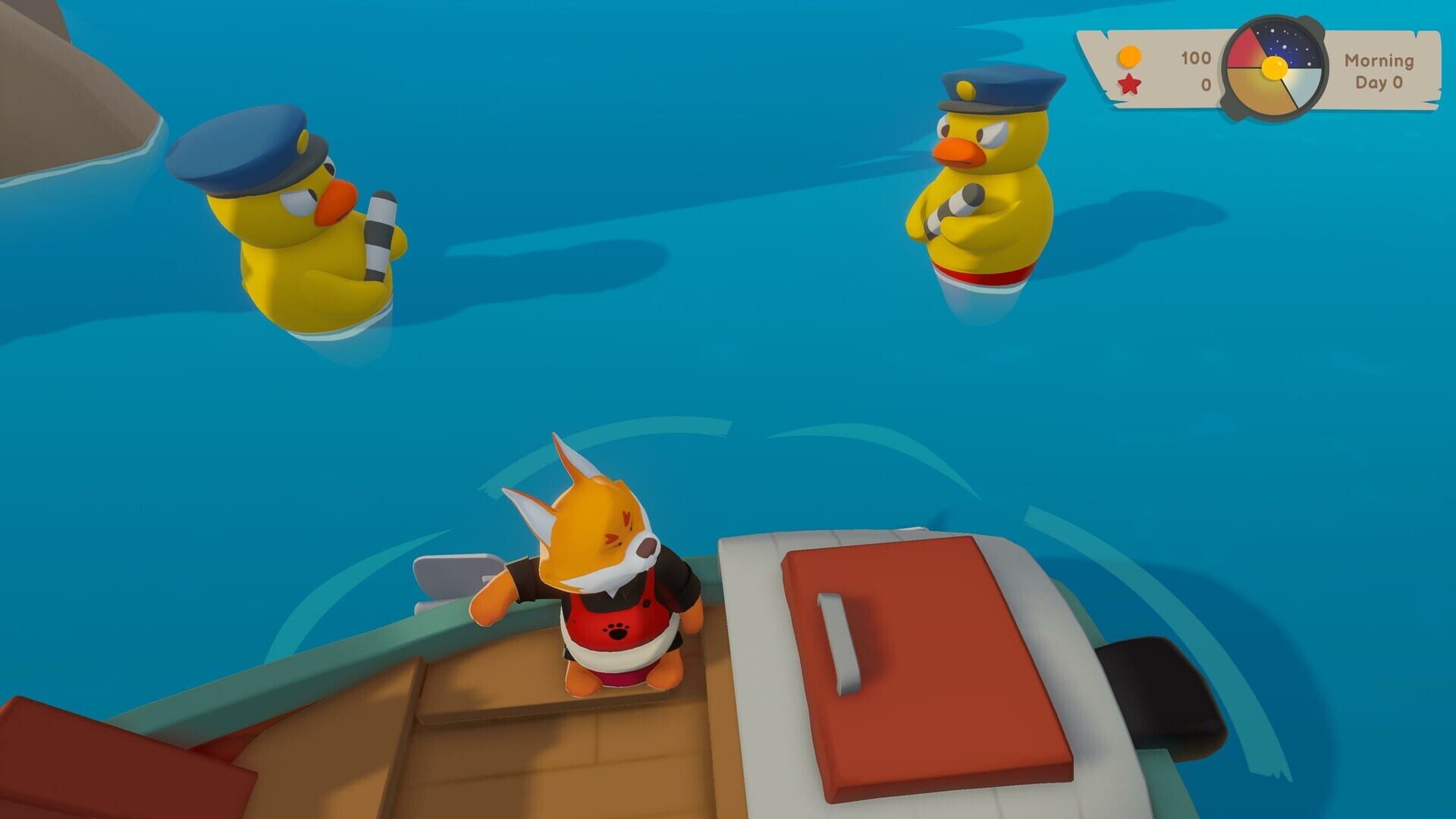Viewport: 1456px width, 819px height.
Task: Click the yellow sun marker on the clock dial
Action: [1274, 69]
